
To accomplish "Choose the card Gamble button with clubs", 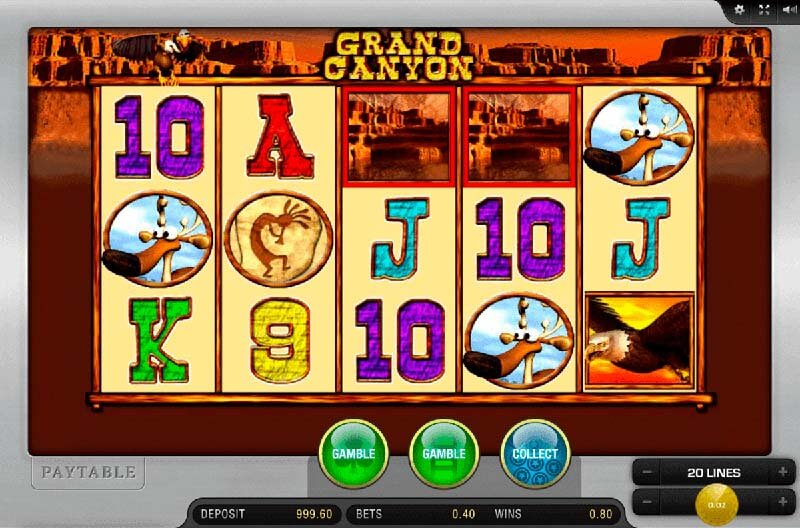I will pos(352,453).
